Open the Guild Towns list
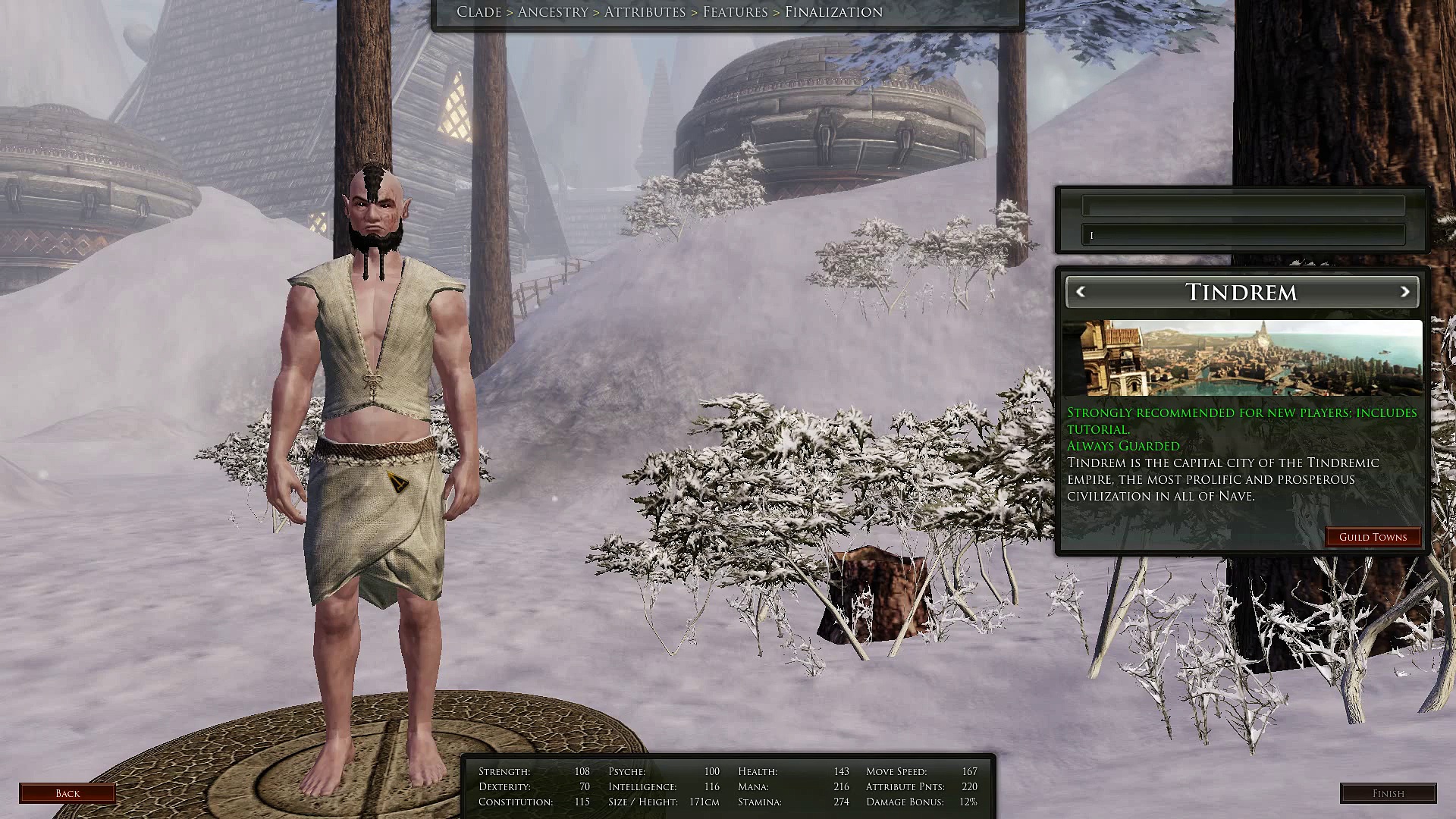This screenshot has height=819, width=1456. [x=1373, y=537]
